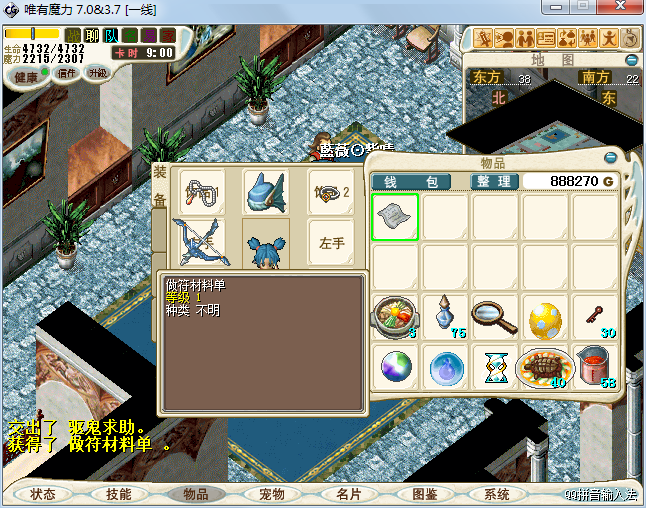
Task: Select the spotted yellow egg item
Action: pyautogui.click(x=545, y=317)
